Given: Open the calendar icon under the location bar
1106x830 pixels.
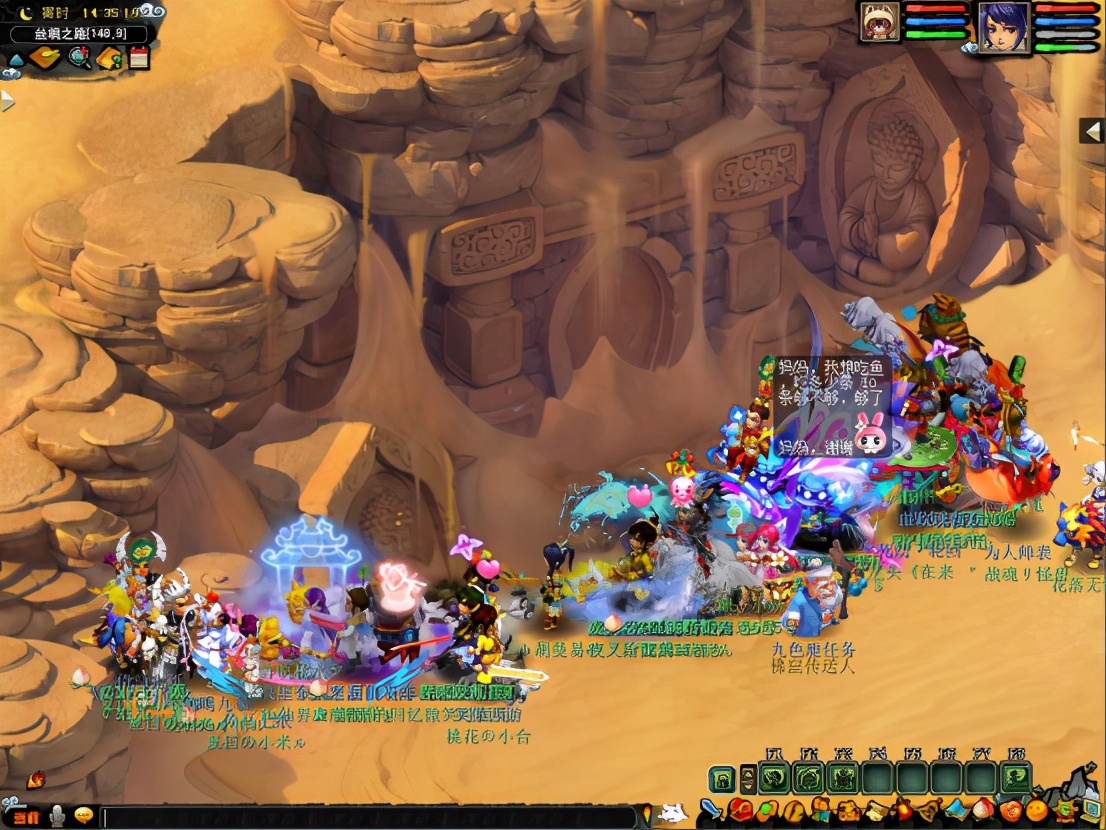Looking at the screenshot, I should (x=139, y=58).
